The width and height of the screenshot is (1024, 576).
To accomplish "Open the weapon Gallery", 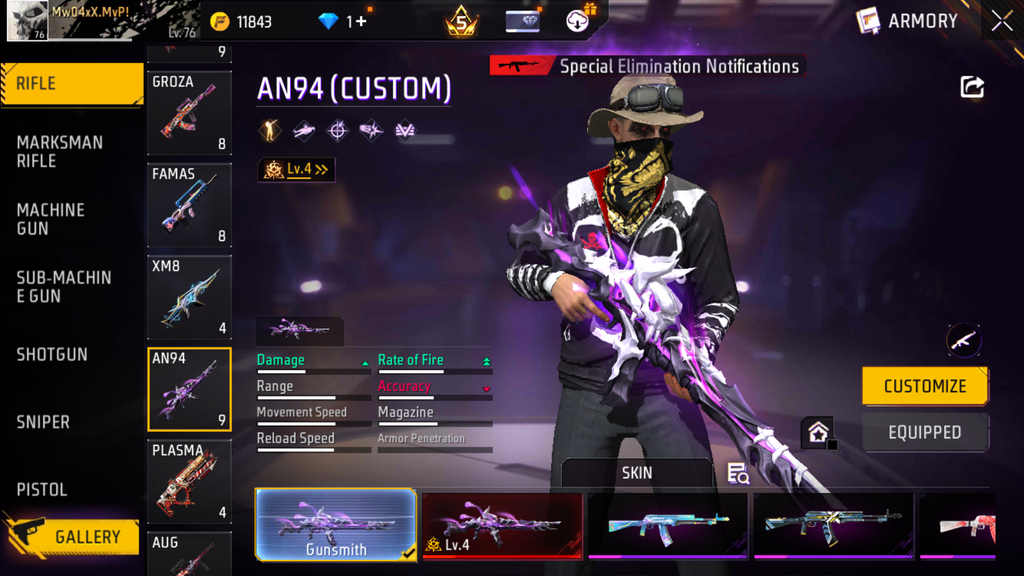I will click(72, 537).
